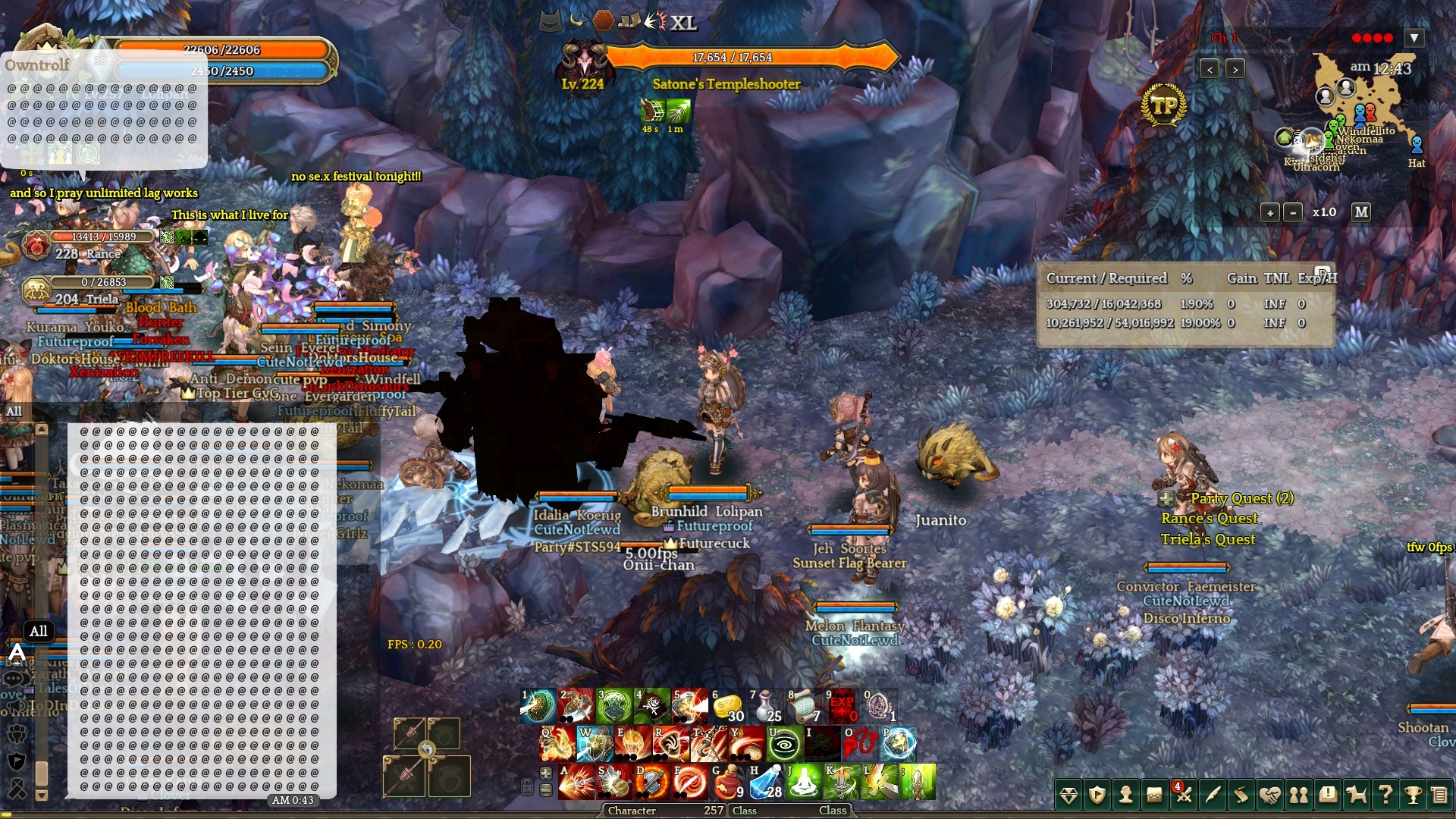
Task: Open the companion pet menu icon
Action: [1357, 795]
